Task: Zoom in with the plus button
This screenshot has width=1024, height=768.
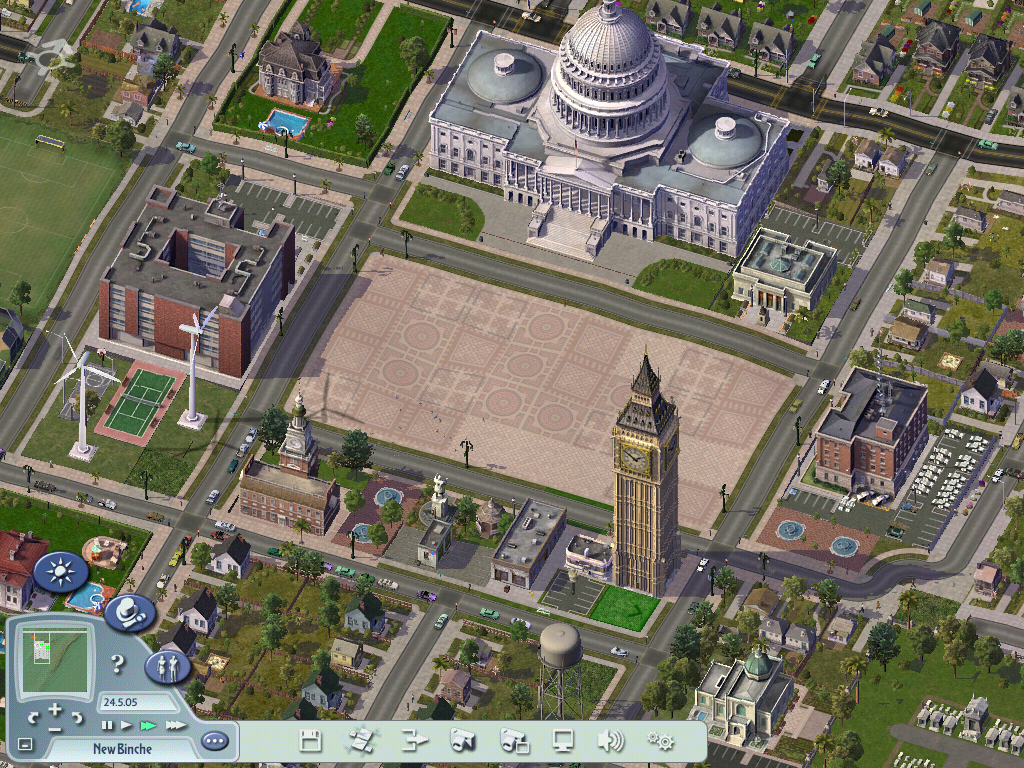Action: point(55,707)
